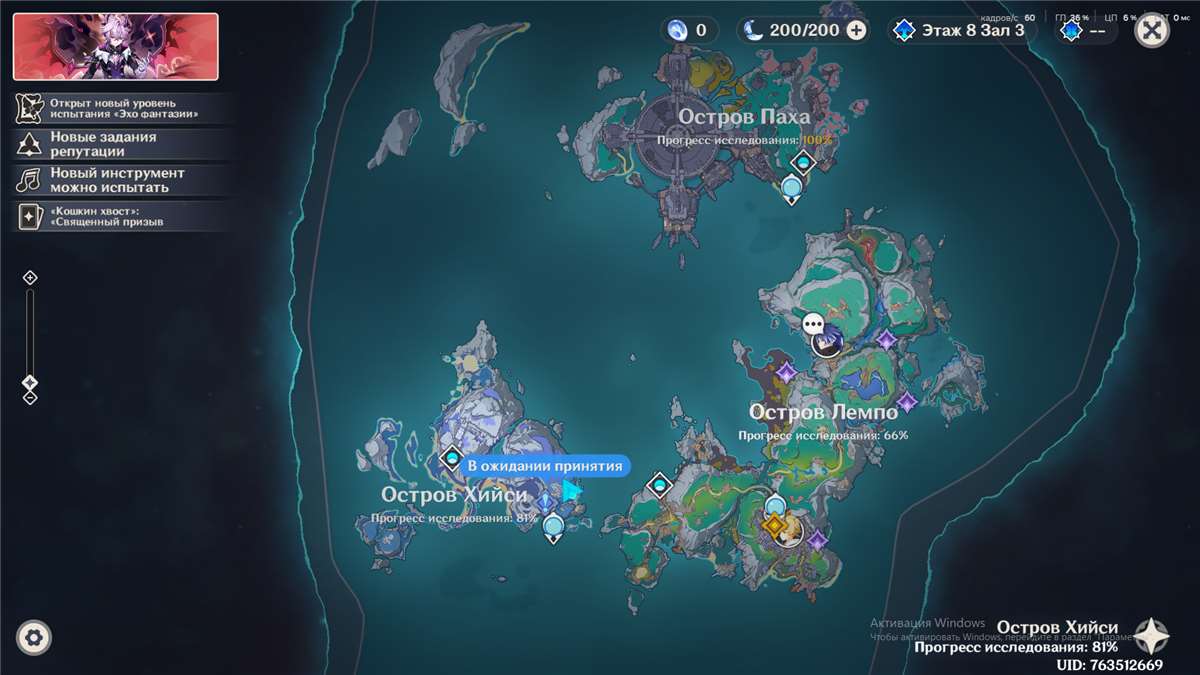Open the region selector star icon
Image resolution: width=1200 pixels, height=675 pixels.
point(1151,636)
